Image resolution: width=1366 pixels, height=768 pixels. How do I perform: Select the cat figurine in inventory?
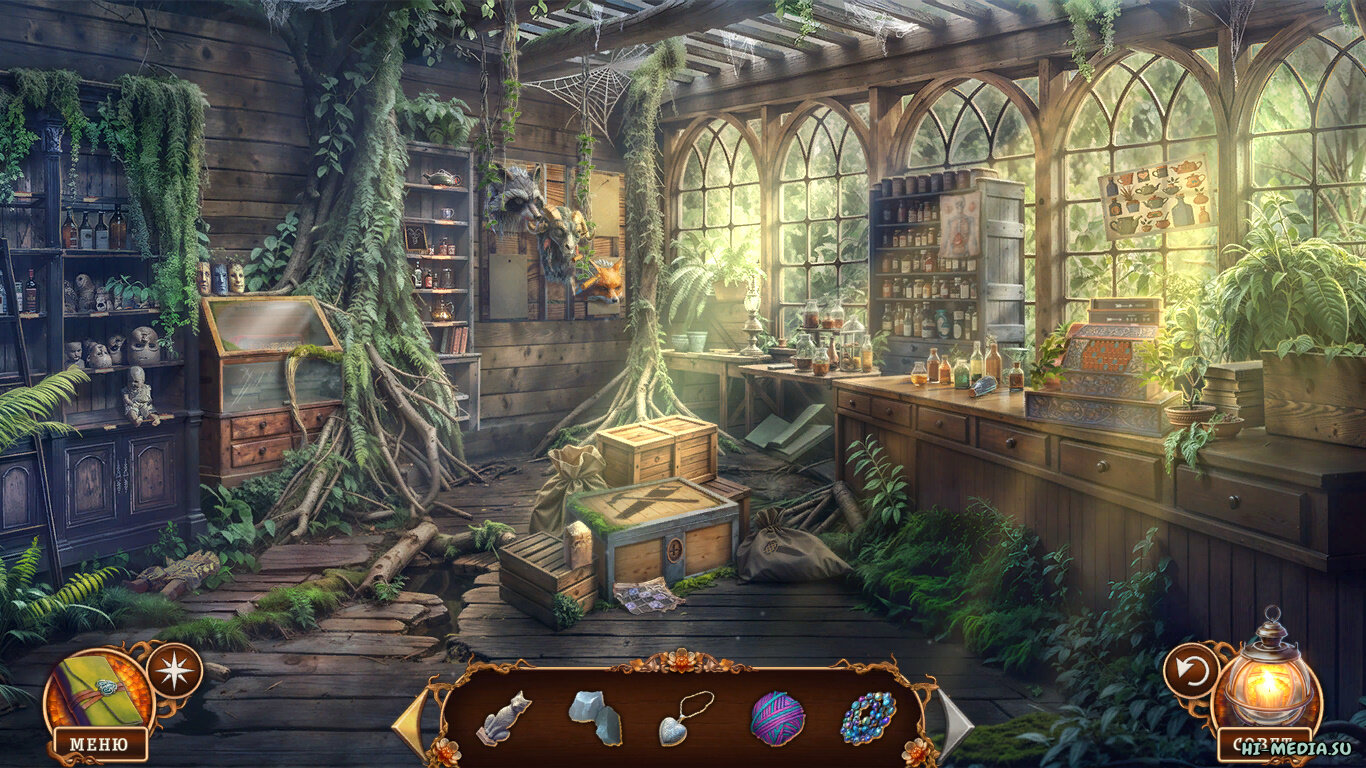point(504,717)
